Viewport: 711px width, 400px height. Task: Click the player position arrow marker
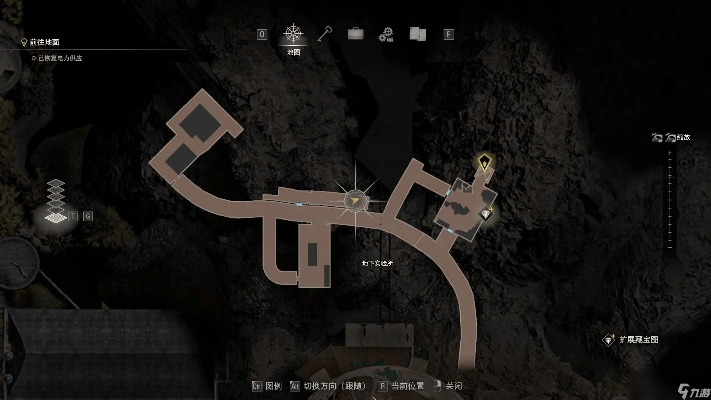353,201
